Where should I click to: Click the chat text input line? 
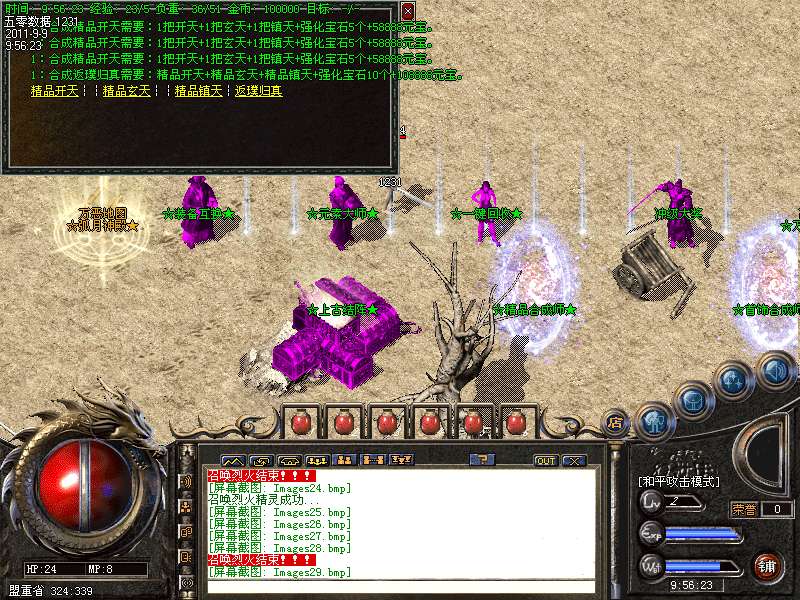coord(400,587)
